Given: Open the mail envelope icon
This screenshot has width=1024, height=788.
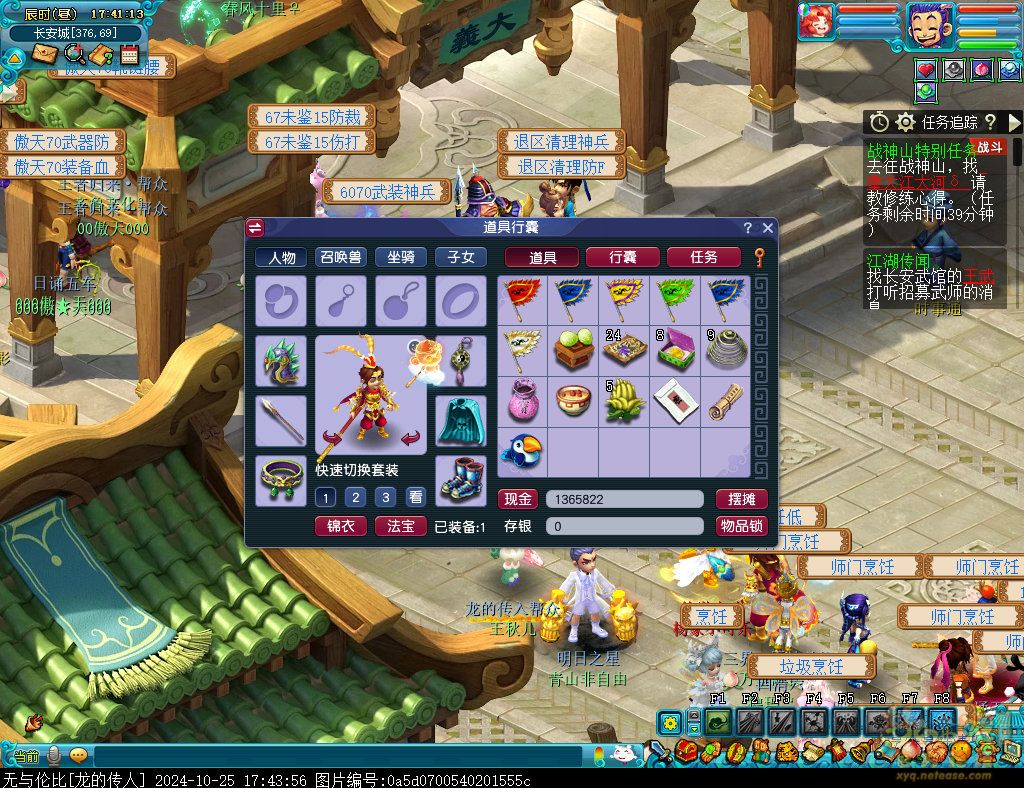Looking at the screenshot, I should click(x=44, y=54).
